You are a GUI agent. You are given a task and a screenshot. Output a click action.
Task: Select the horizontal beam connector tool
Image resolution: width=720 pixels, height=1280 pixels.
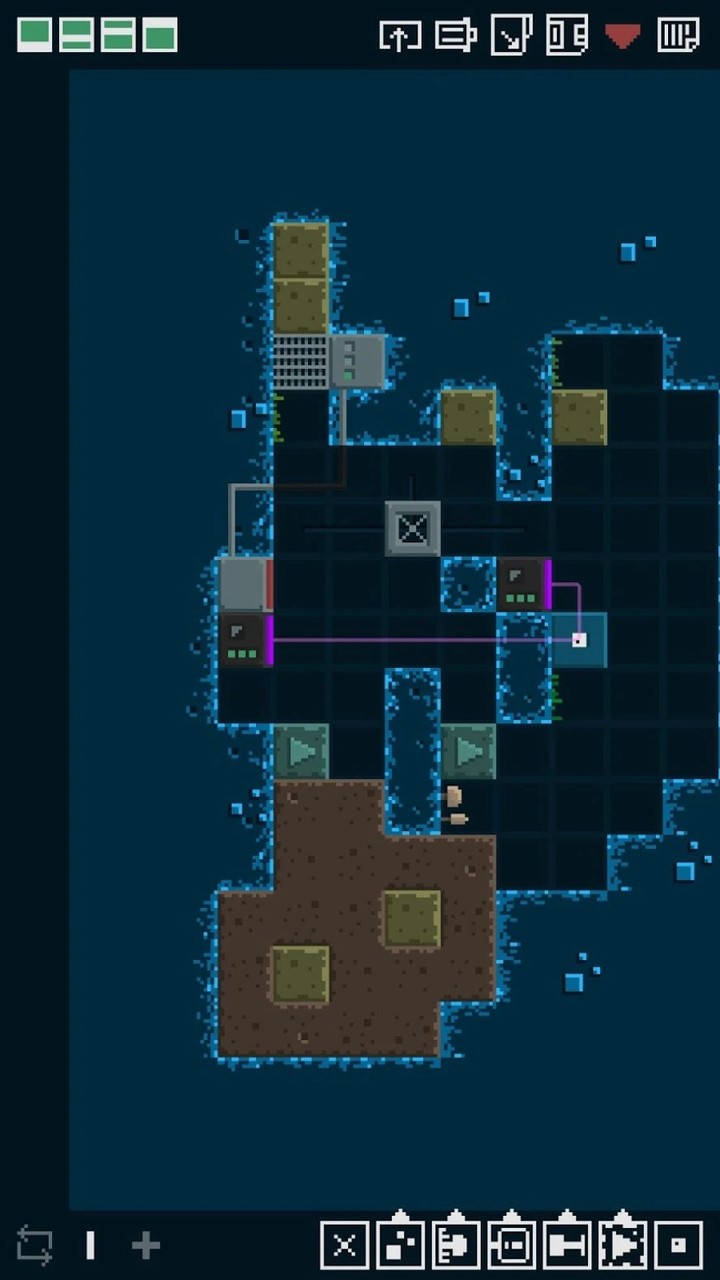tap(567, 1245)
